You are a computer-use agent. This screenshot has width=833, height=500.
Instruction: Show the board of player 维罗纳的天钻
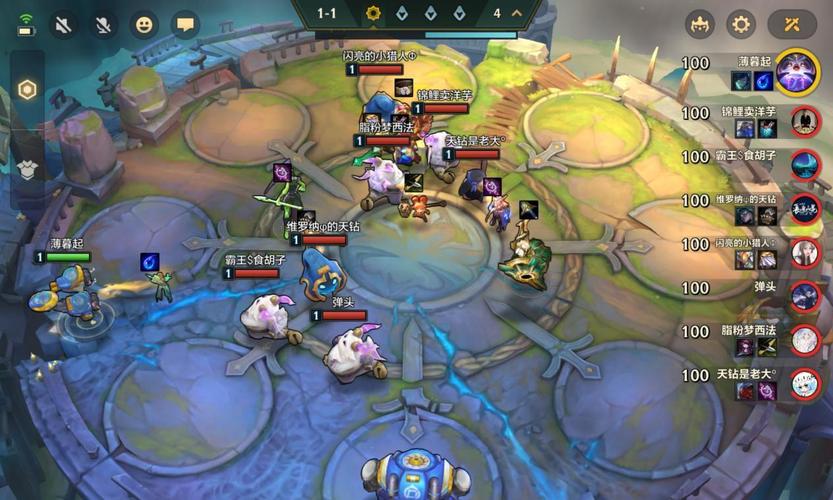(804, 209)
